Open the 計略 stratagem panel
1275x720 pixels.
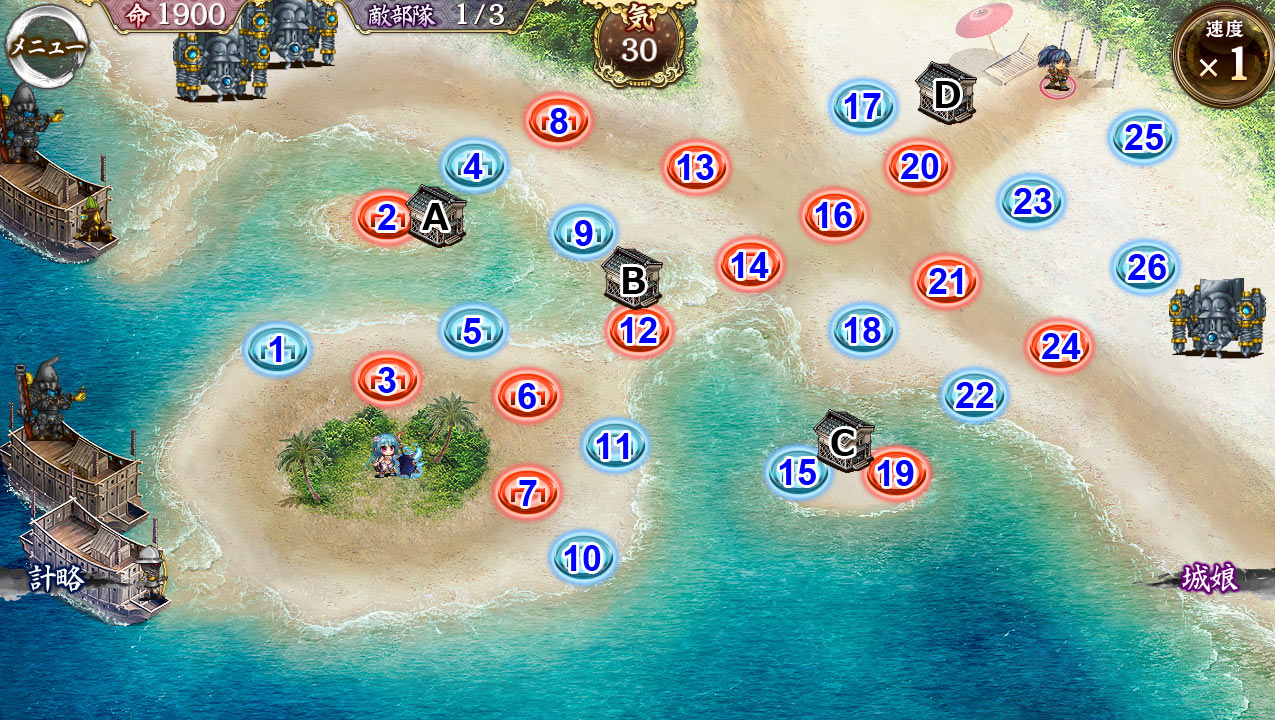click(56, 579)
